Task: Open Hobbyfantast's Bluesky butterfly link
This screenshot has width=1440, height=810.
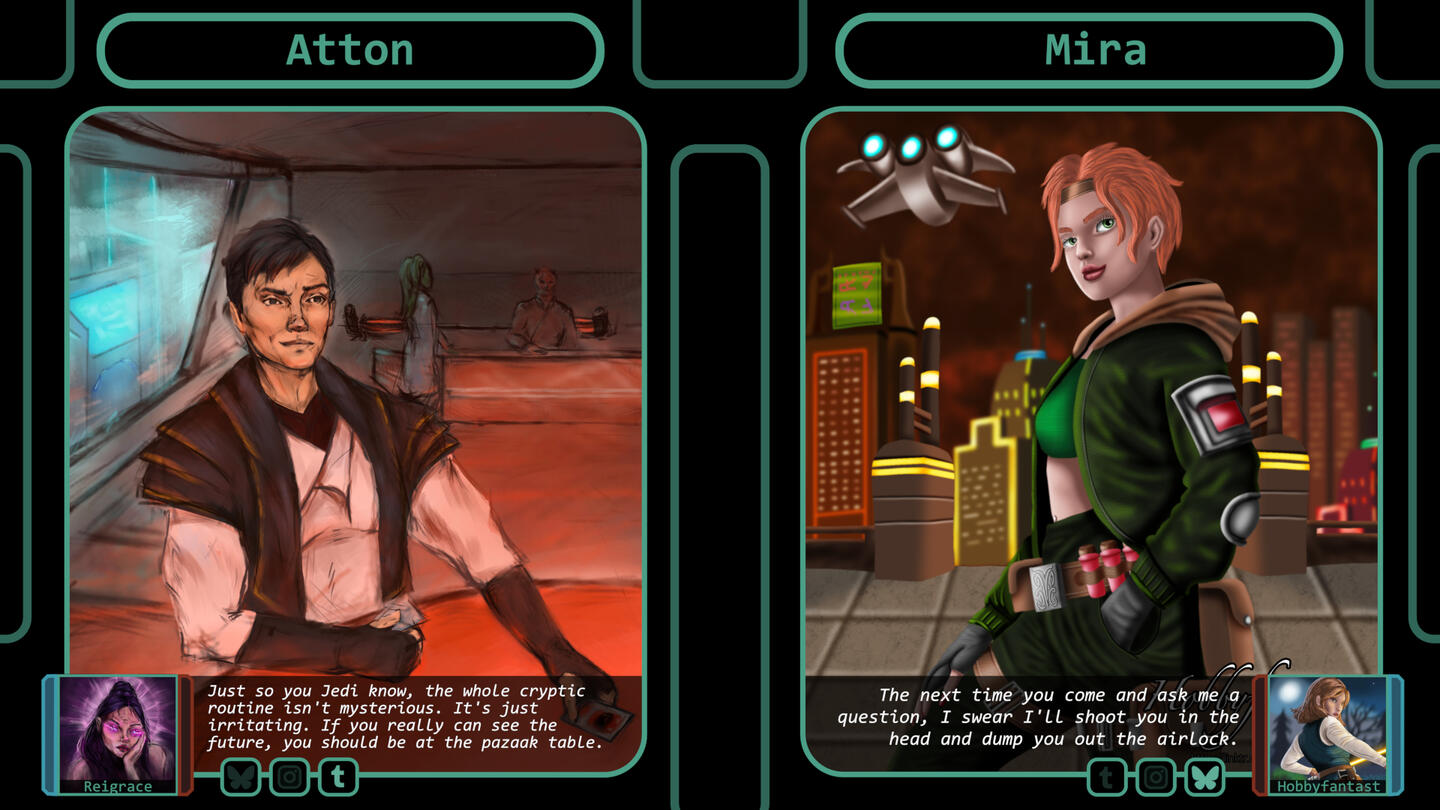Action: click(1205, 776)
